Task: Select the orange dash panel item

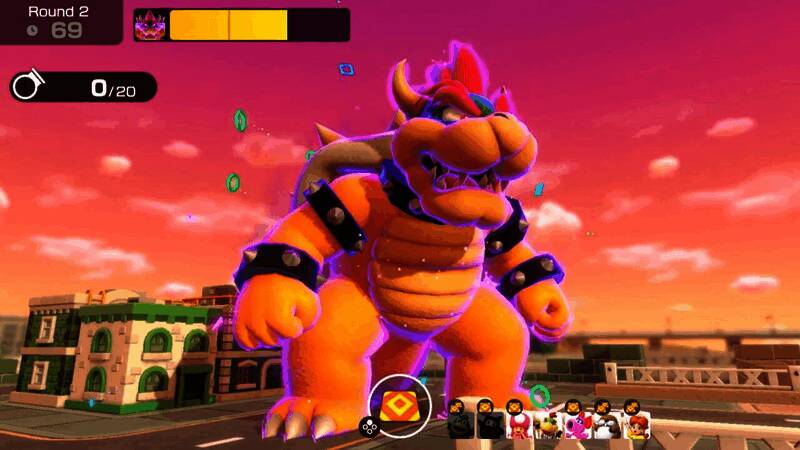Action: (x=404, y=404)
